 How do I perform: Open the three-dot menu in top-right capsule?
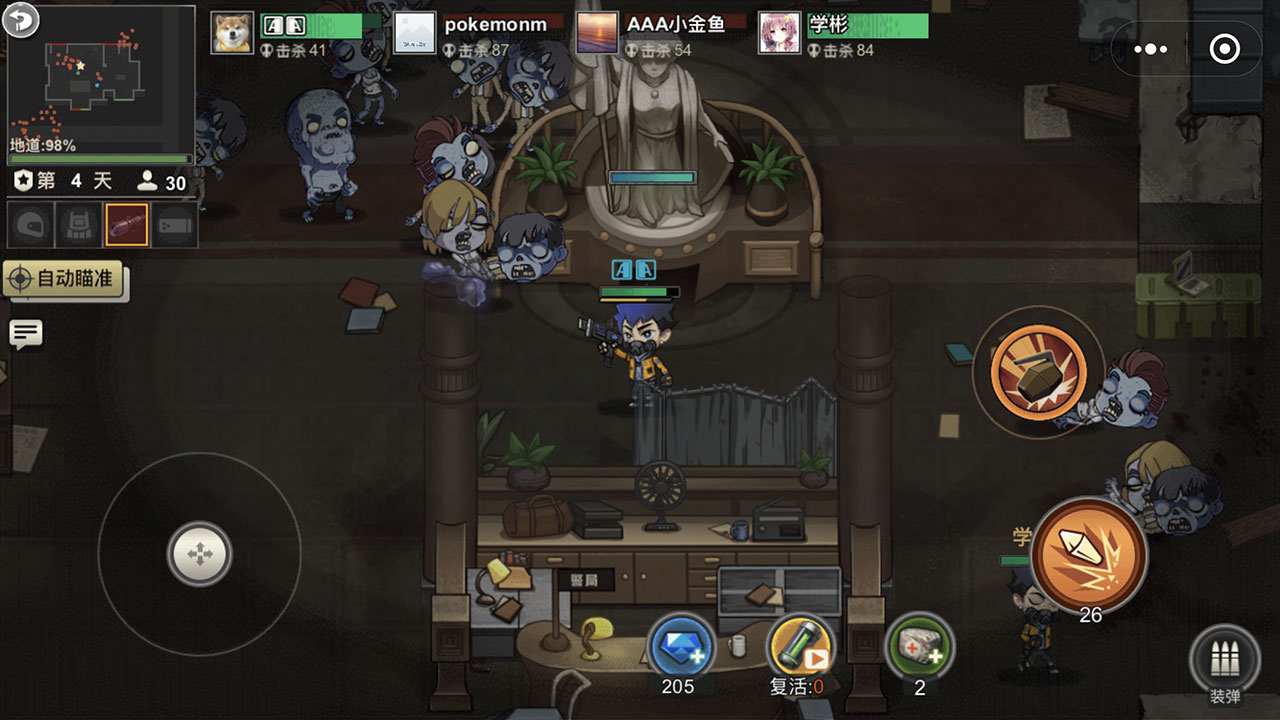coord(1152,48)
